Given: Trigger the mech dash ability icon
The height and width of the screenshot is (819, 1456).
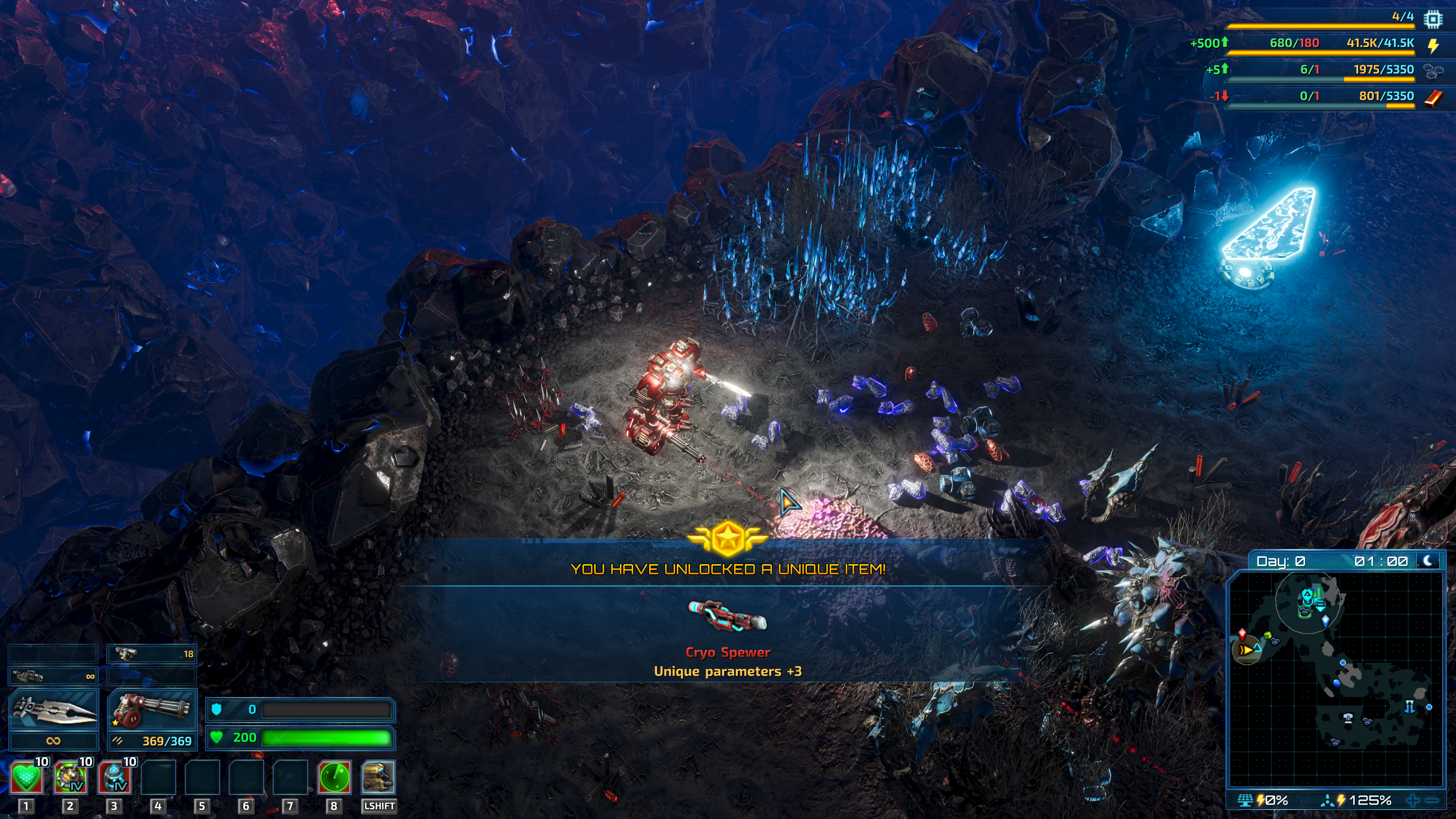Looking at the screenshot, I should click(x=378, y=777).
